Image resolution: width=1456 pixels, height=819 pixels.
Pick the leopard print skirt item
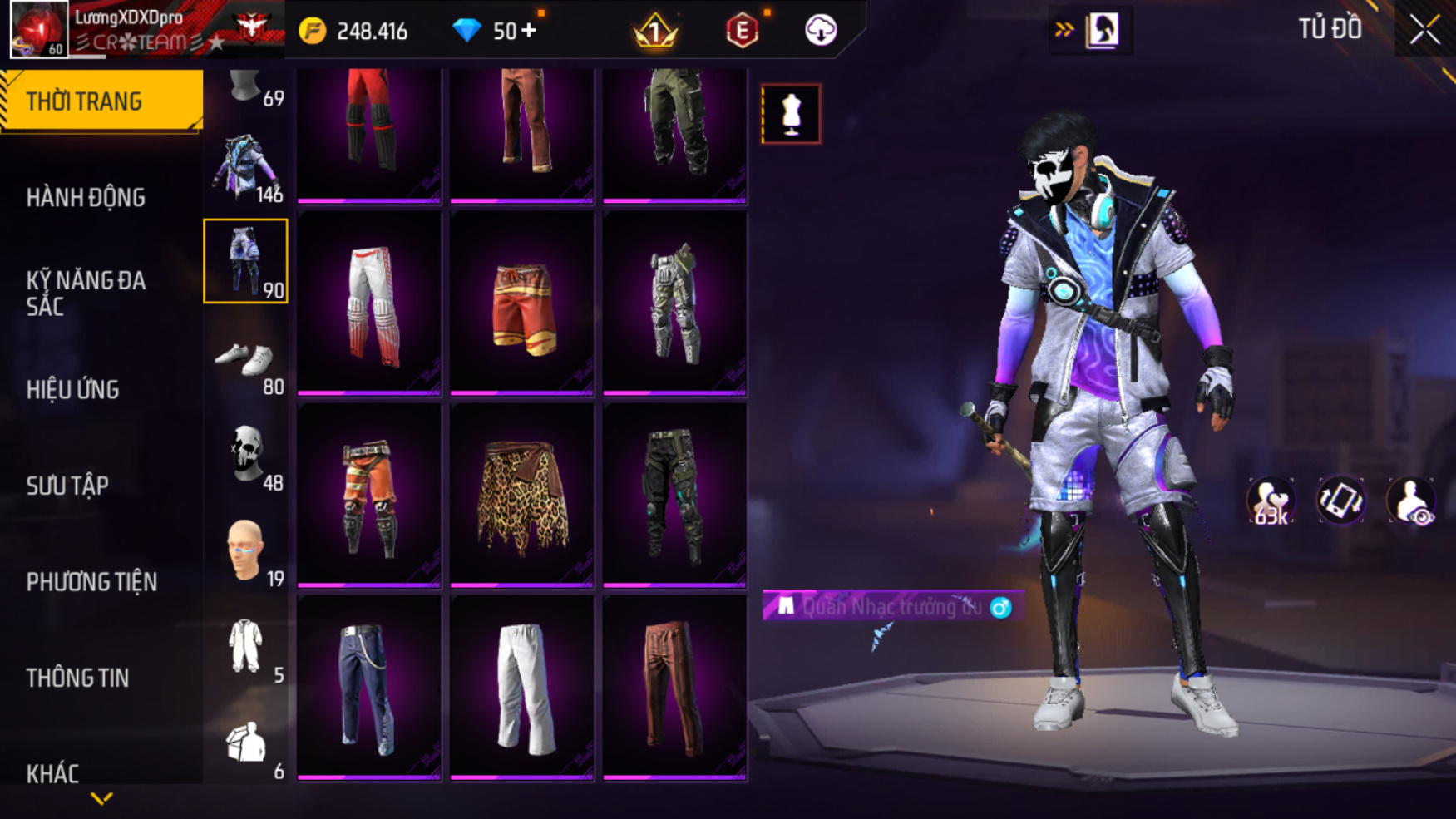pos(522,496)
